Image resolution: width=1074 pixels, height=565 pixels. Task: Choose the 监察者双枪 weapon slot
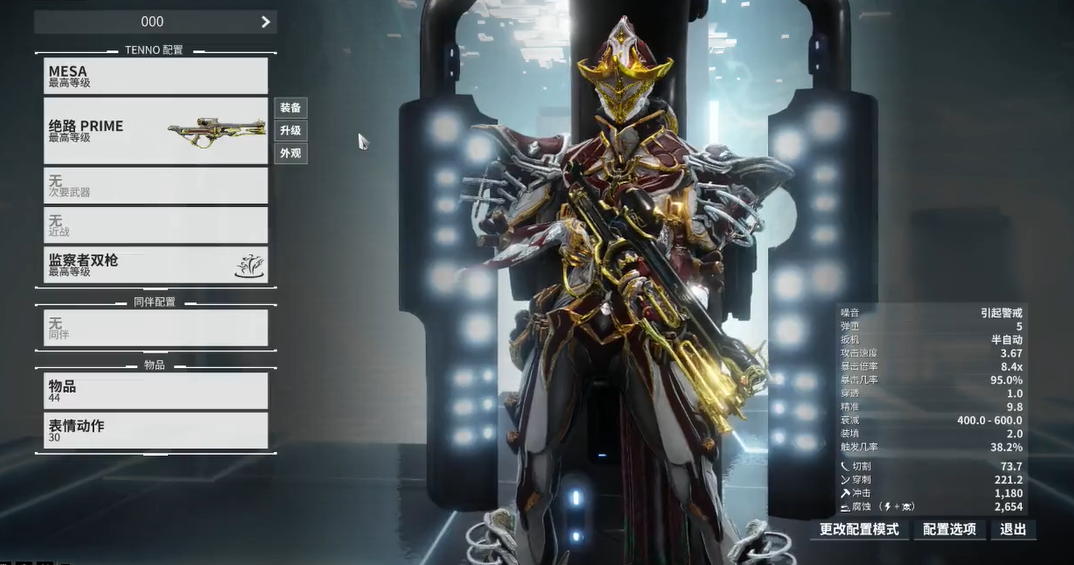(x=156, y=265)
